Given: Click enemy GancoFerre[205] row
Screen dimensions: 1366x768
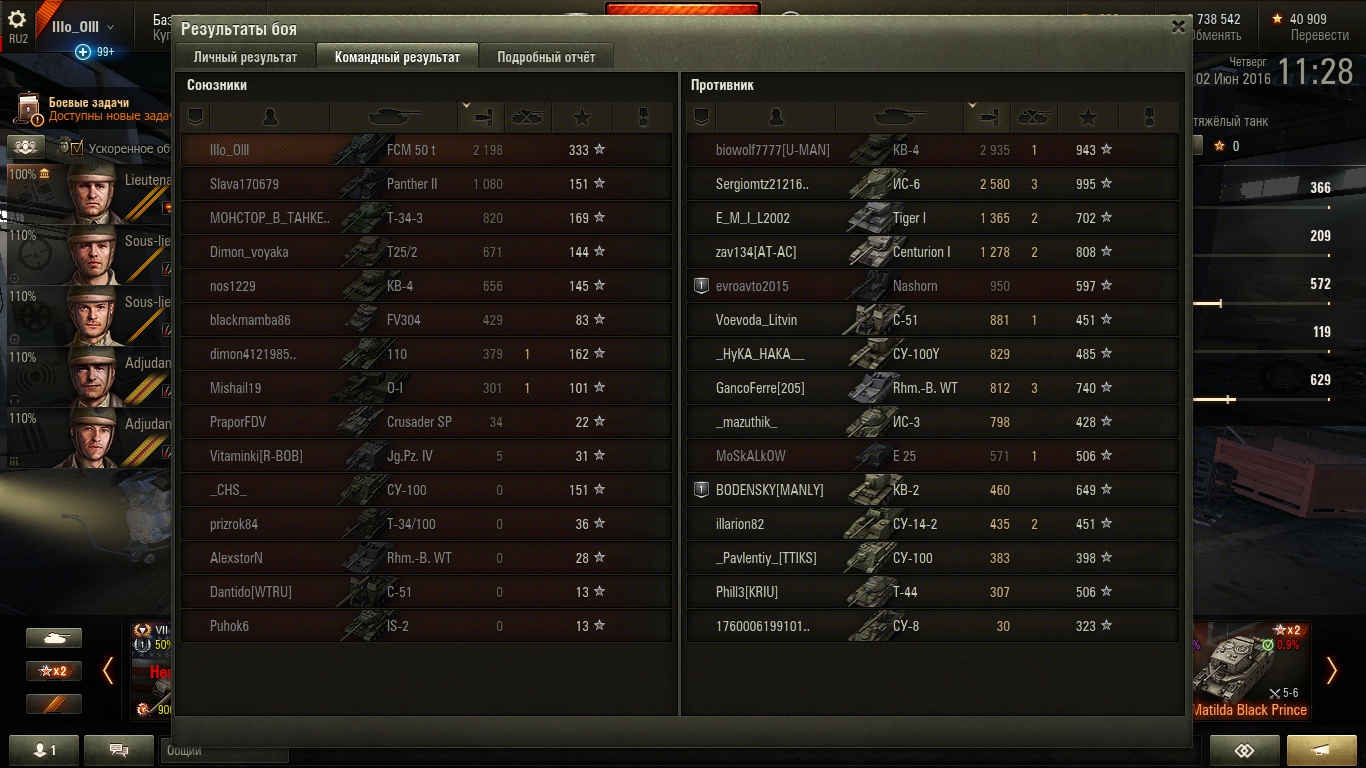Looking at the screenshot, I should 932,388.
